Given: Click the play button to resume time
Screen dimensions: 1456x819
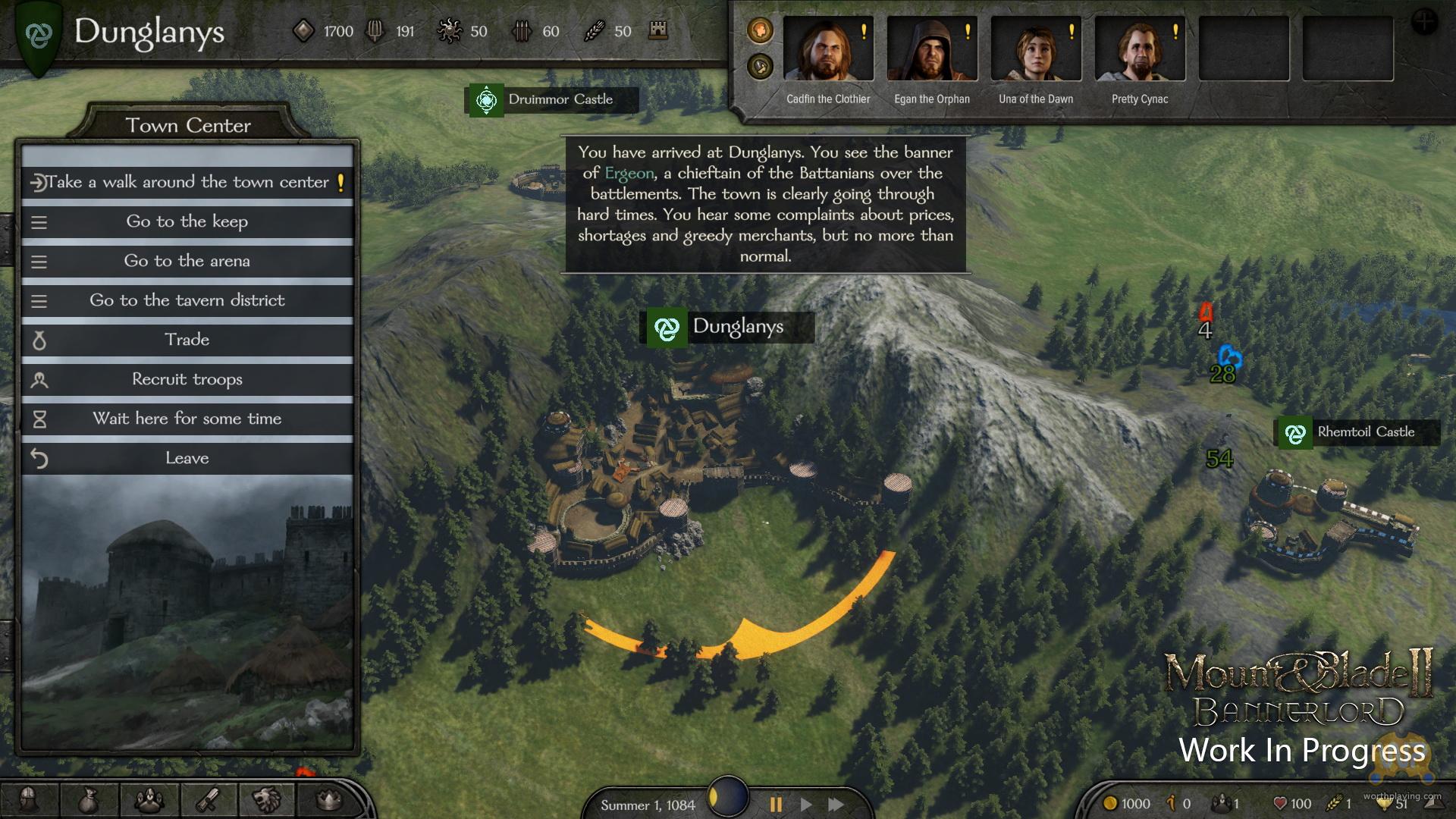Looking at the screenshot, I should pos(806,805).
